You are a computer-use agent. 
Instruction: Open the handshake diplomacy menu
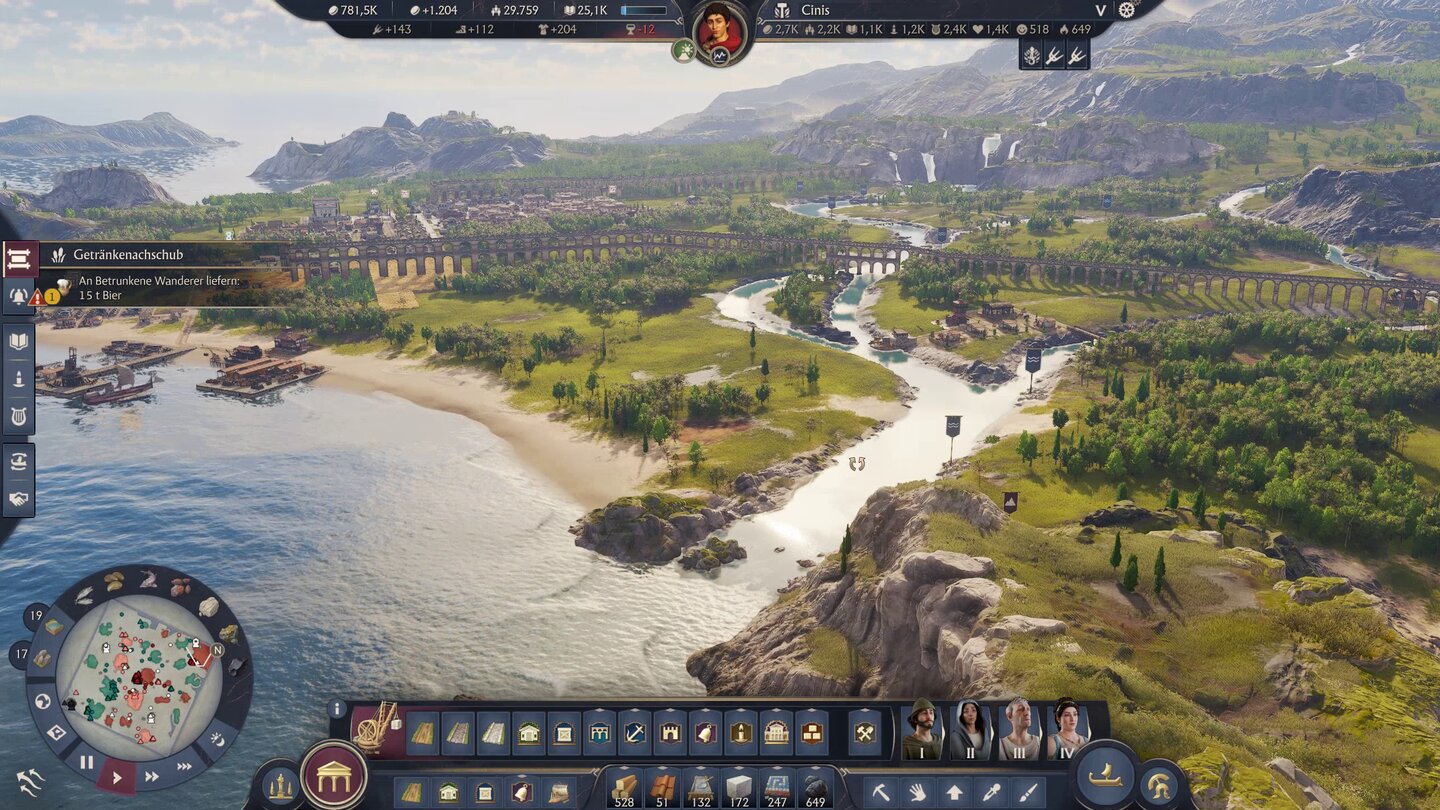click(18, 498)
